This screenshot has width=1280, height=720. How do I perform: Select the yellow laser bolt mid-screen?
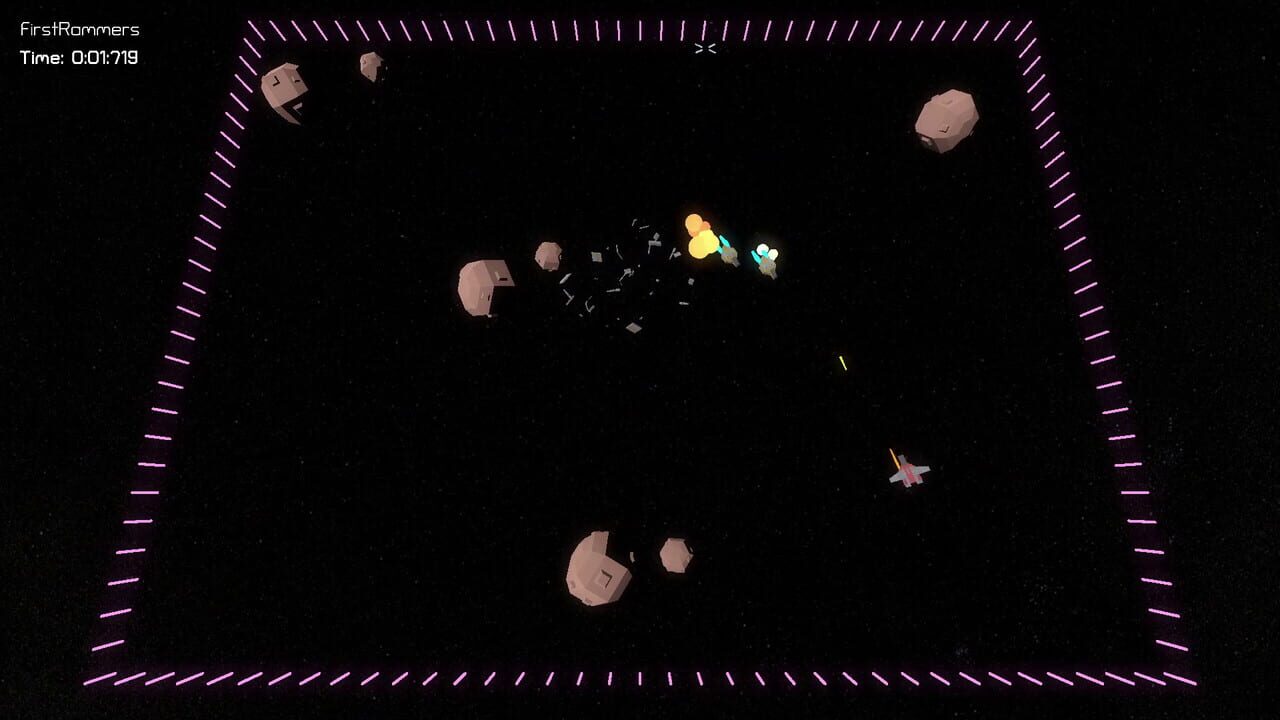pos(842,362)
